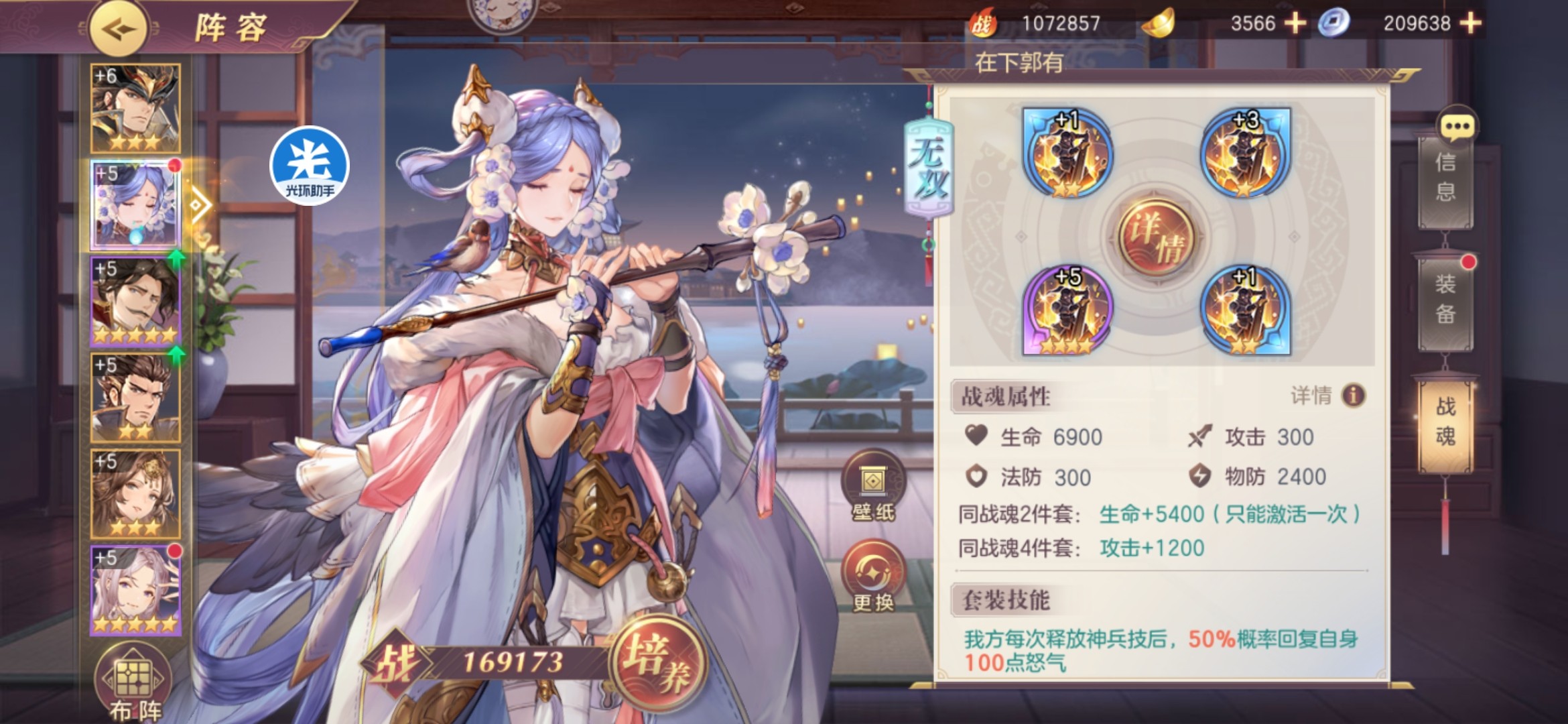The width and height of the screenshot is (1568, 724).
Task: Select the brown-haired lady hero portrait
Action: tap(136, 493)
